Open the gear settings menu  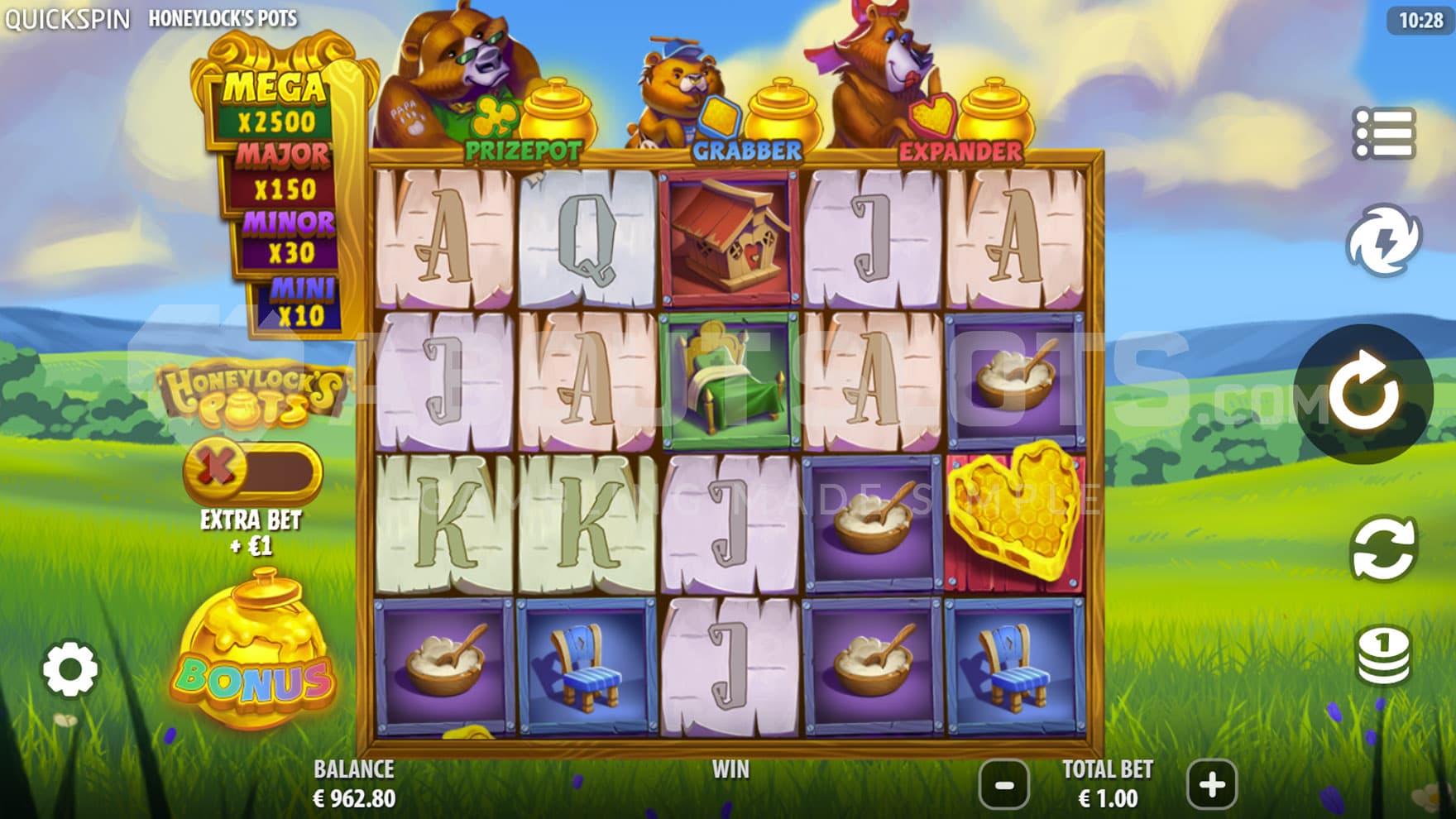[x=70, y=668]
